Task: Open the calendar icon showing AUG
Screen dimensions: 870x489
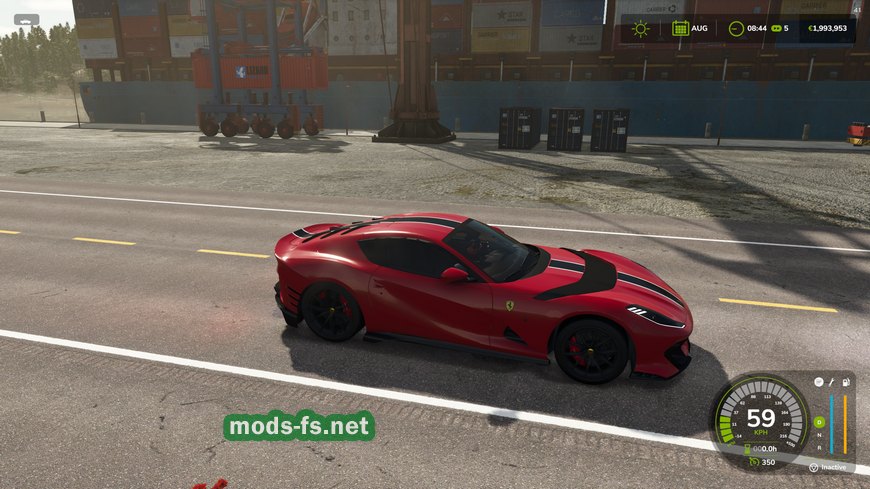Action: coord(680,28)
